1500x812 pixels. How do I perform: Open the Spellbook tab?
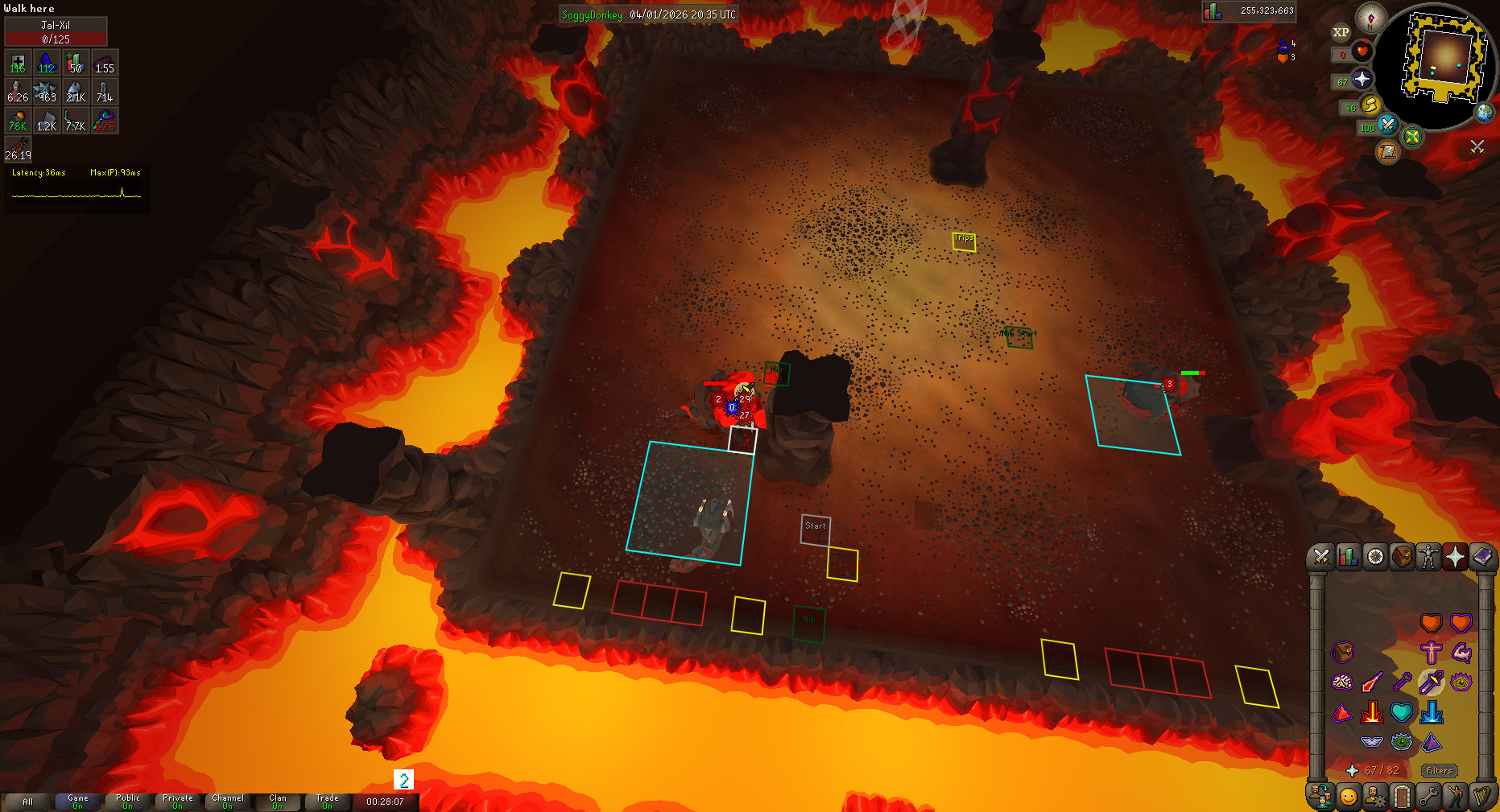[x=1482, y=557]
